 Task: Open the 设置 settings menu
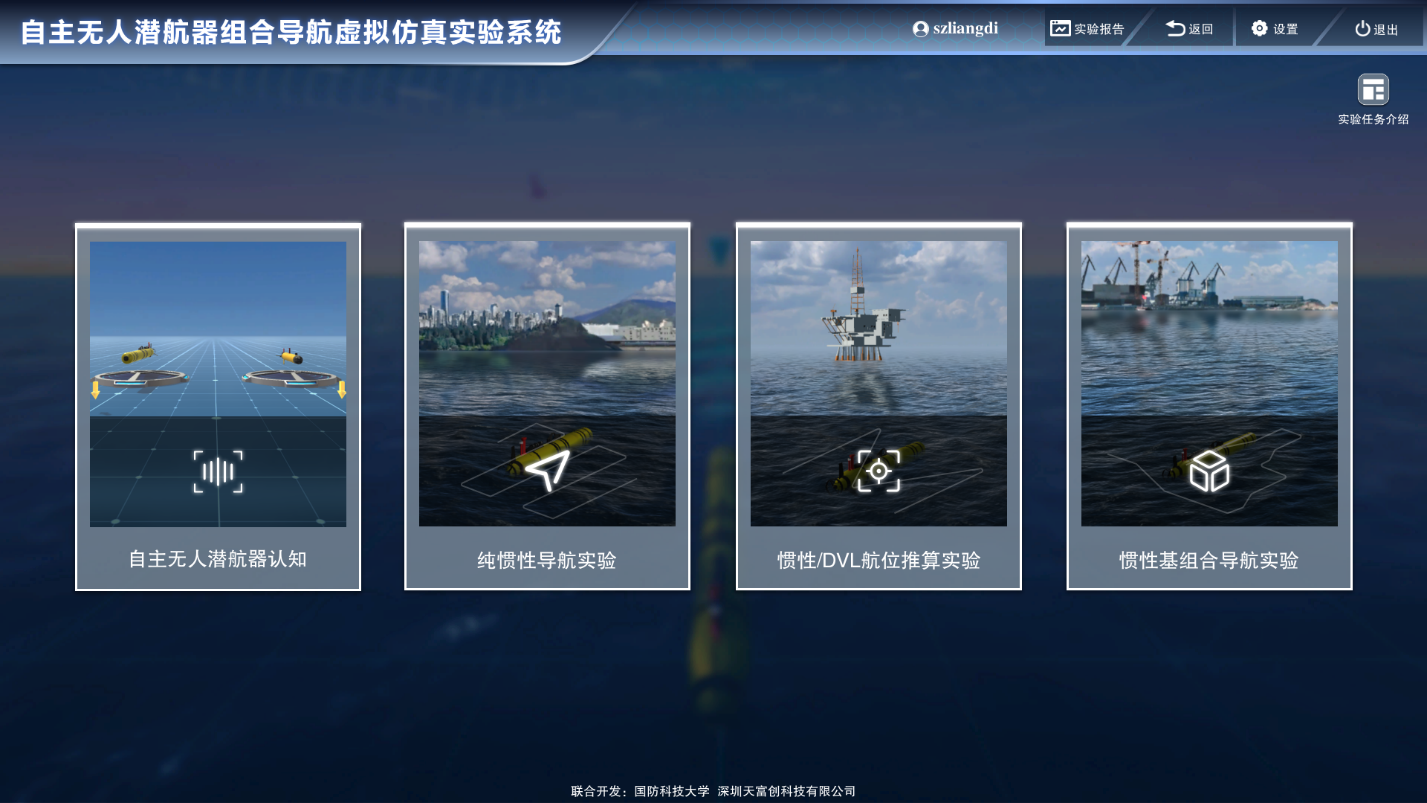click(x=1274, y=29)
